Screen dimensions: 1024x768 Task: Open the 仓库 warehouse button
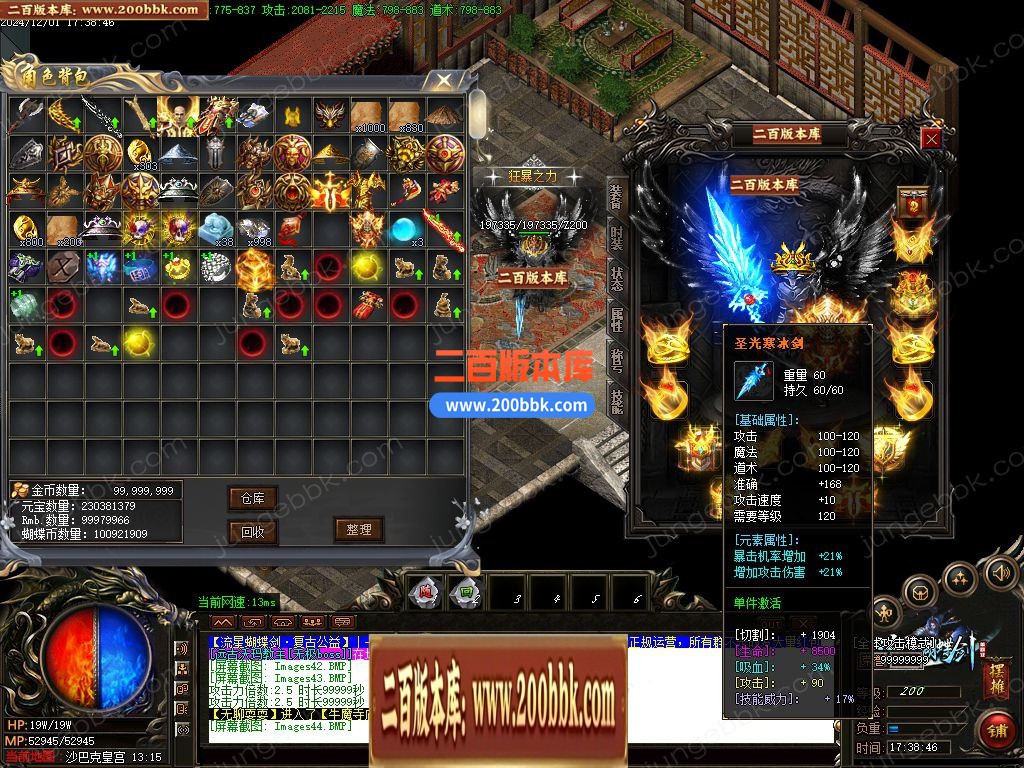(252, 498)
